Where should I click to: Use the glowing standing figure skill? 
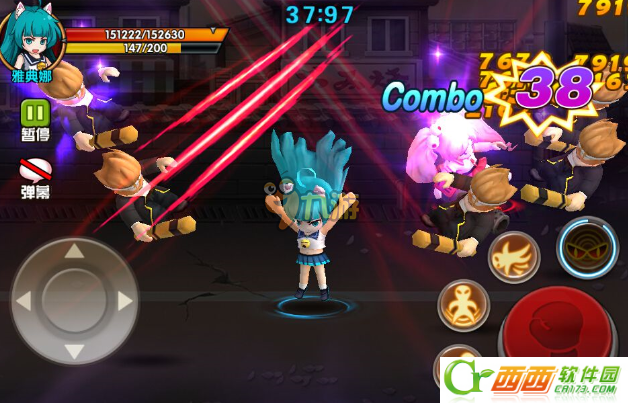tap(463, 305)
